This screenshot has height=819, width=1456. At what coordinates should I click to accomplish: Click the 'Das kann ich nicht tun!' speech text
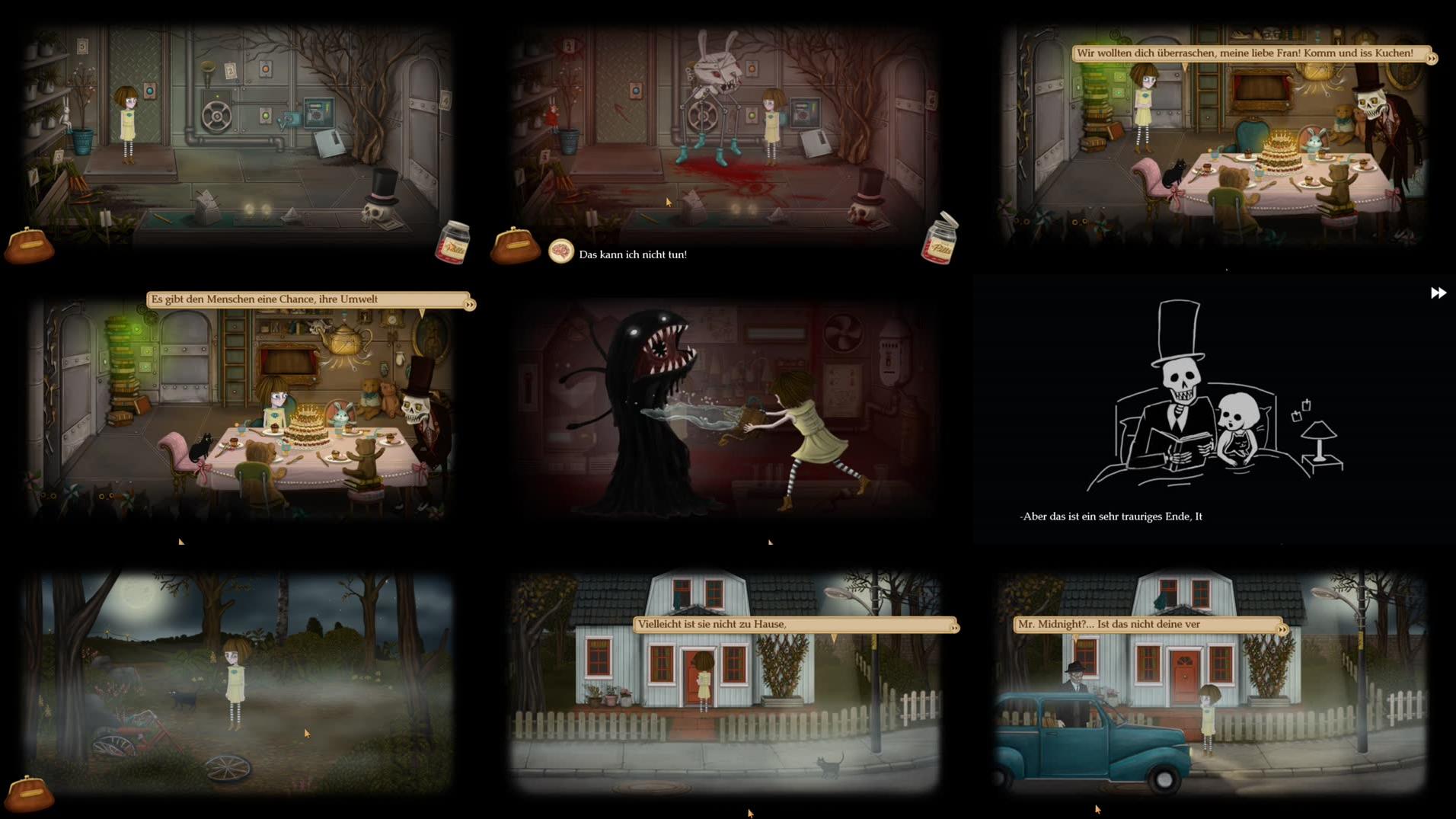coord(632,253)
